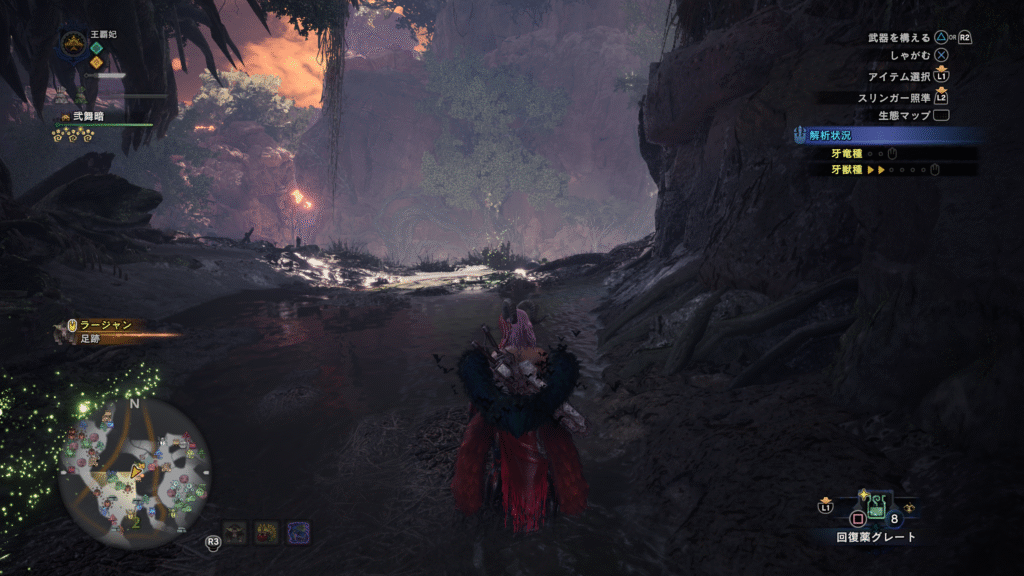Click the dark monster icon beside R3

[236, 532]
